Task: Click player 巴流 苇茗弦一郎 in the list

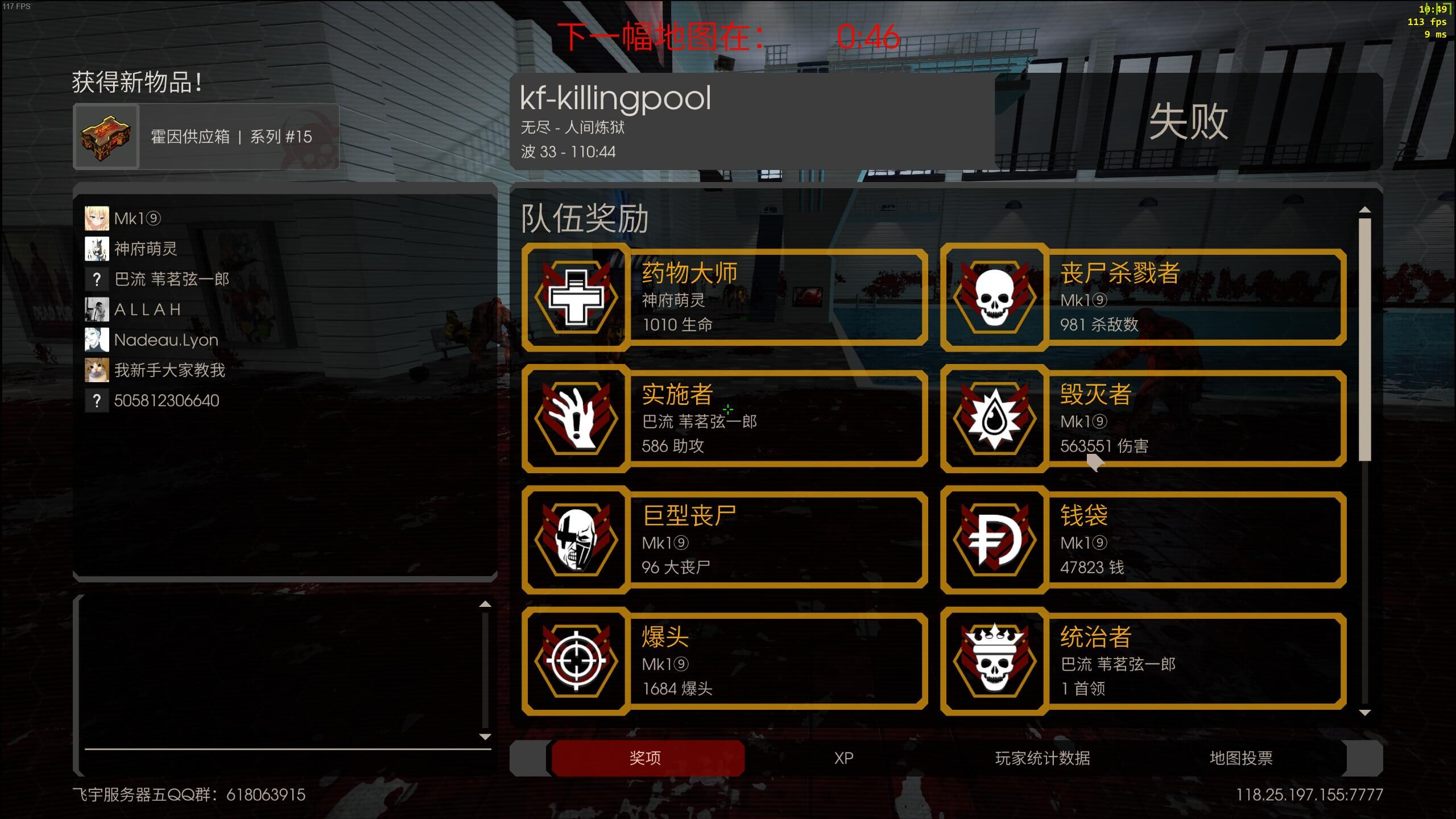Action: [x=171, y=279]
